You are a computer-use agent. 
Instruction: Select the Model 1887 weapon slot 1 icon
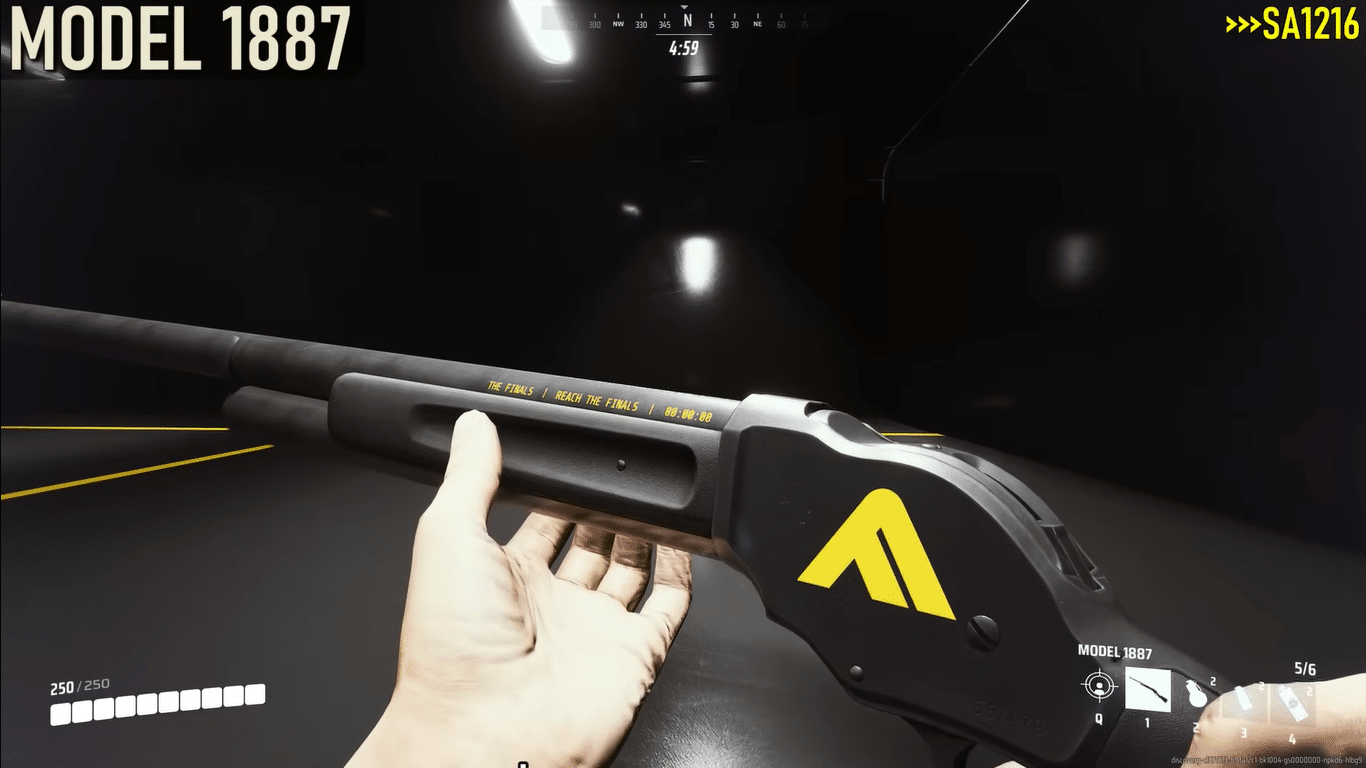(x=1148, y=689)
